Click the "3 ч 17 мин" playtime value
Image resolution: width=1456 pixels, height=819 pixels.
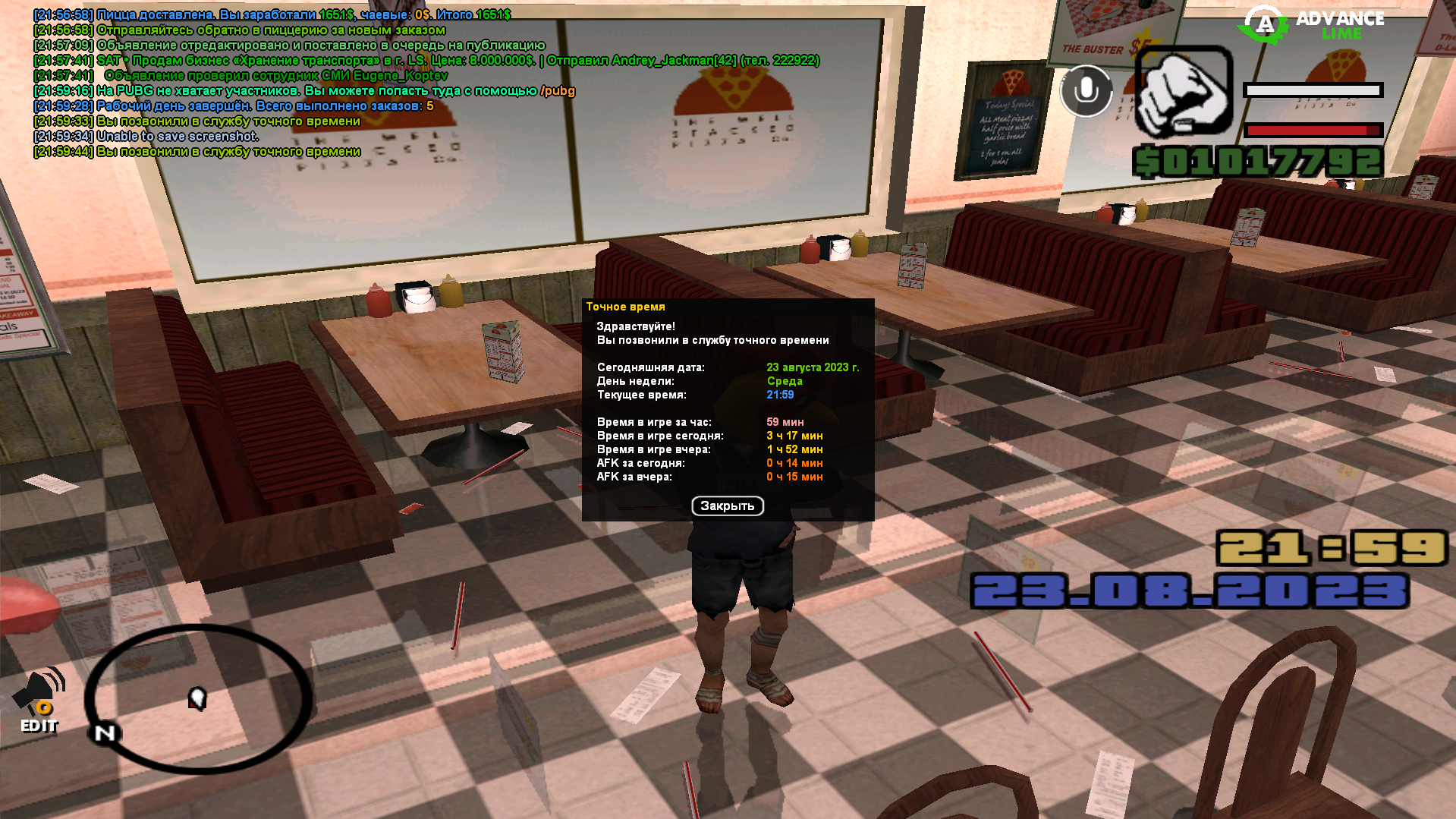(x=794, y=436)
